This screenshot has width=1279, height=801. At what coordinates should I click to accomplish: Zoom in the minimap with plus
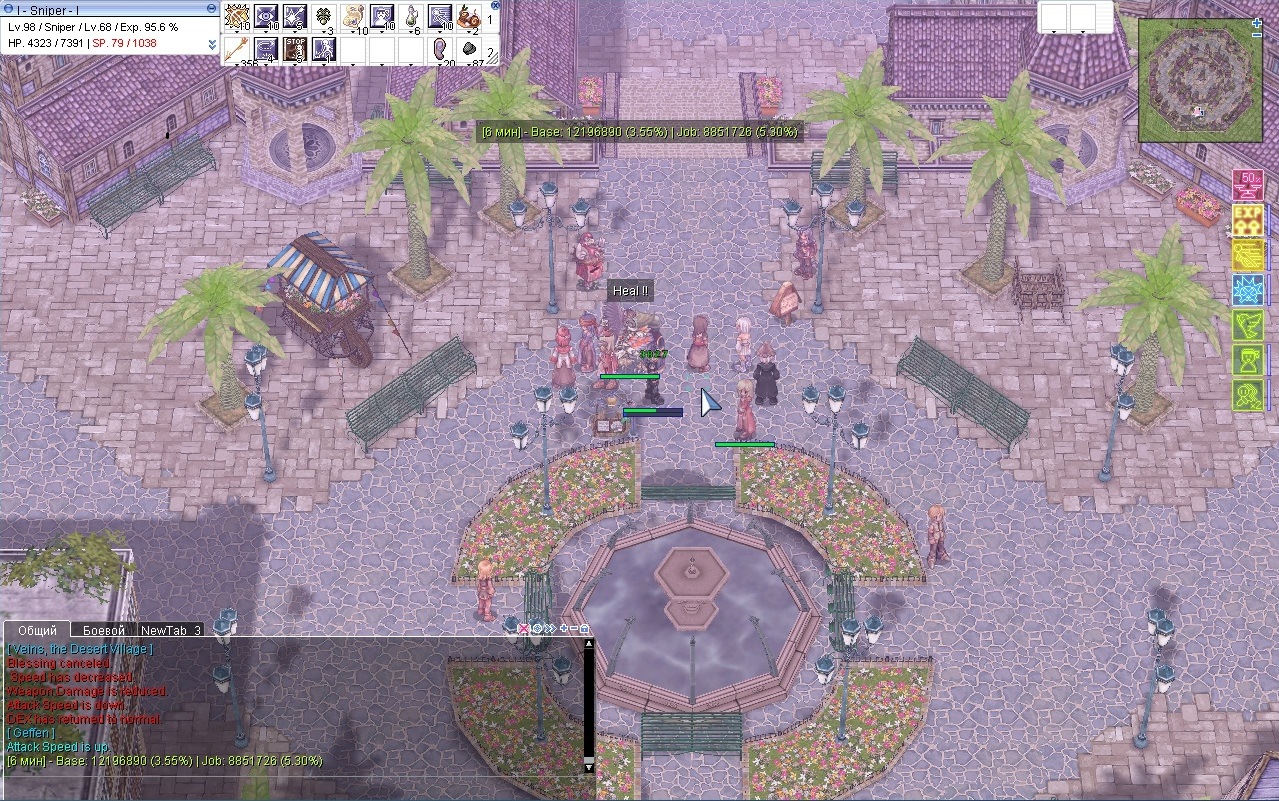click(1256, 21)
